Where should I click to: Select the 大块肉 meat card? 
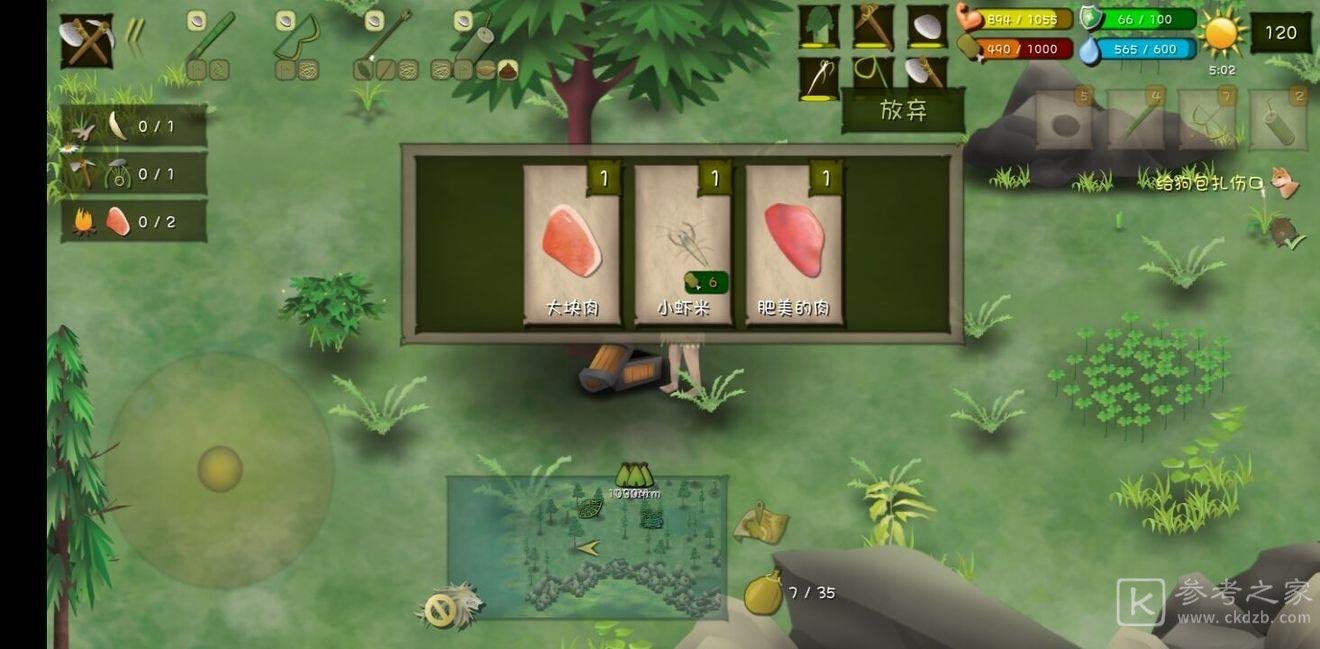[x=572, y=245]
